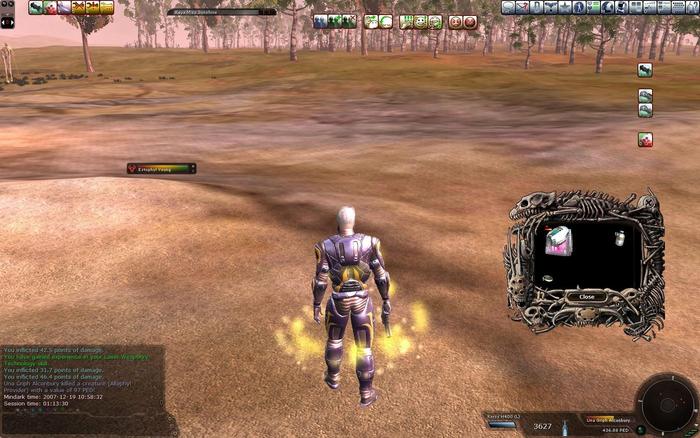700x438 pixels.
Task: Pick the small grey canister loot item
Action: click(x=619, y=238)
